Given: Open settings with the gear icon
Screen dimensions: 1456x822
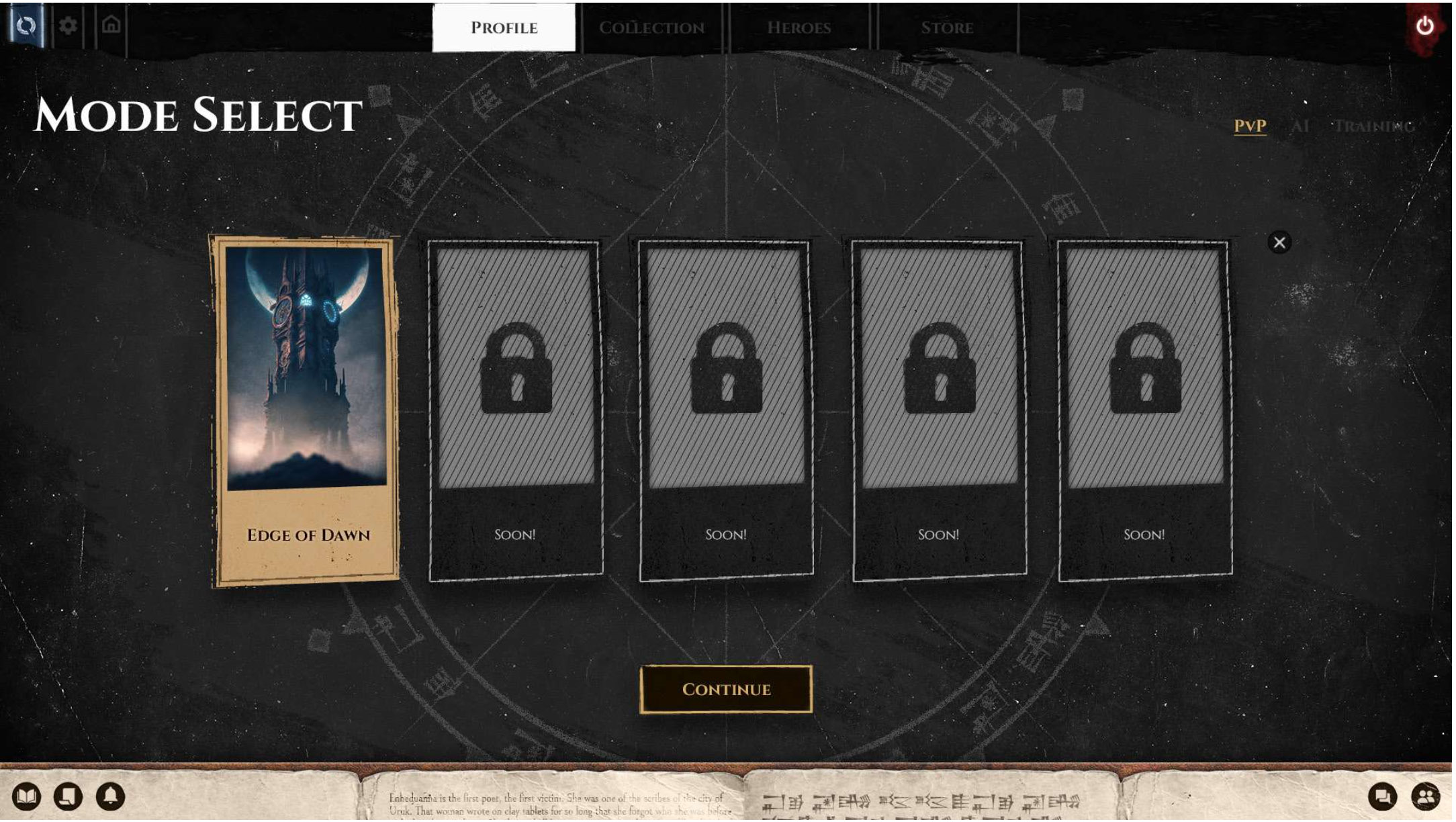Looking at the screenshot, I should [x=68, y=26].
